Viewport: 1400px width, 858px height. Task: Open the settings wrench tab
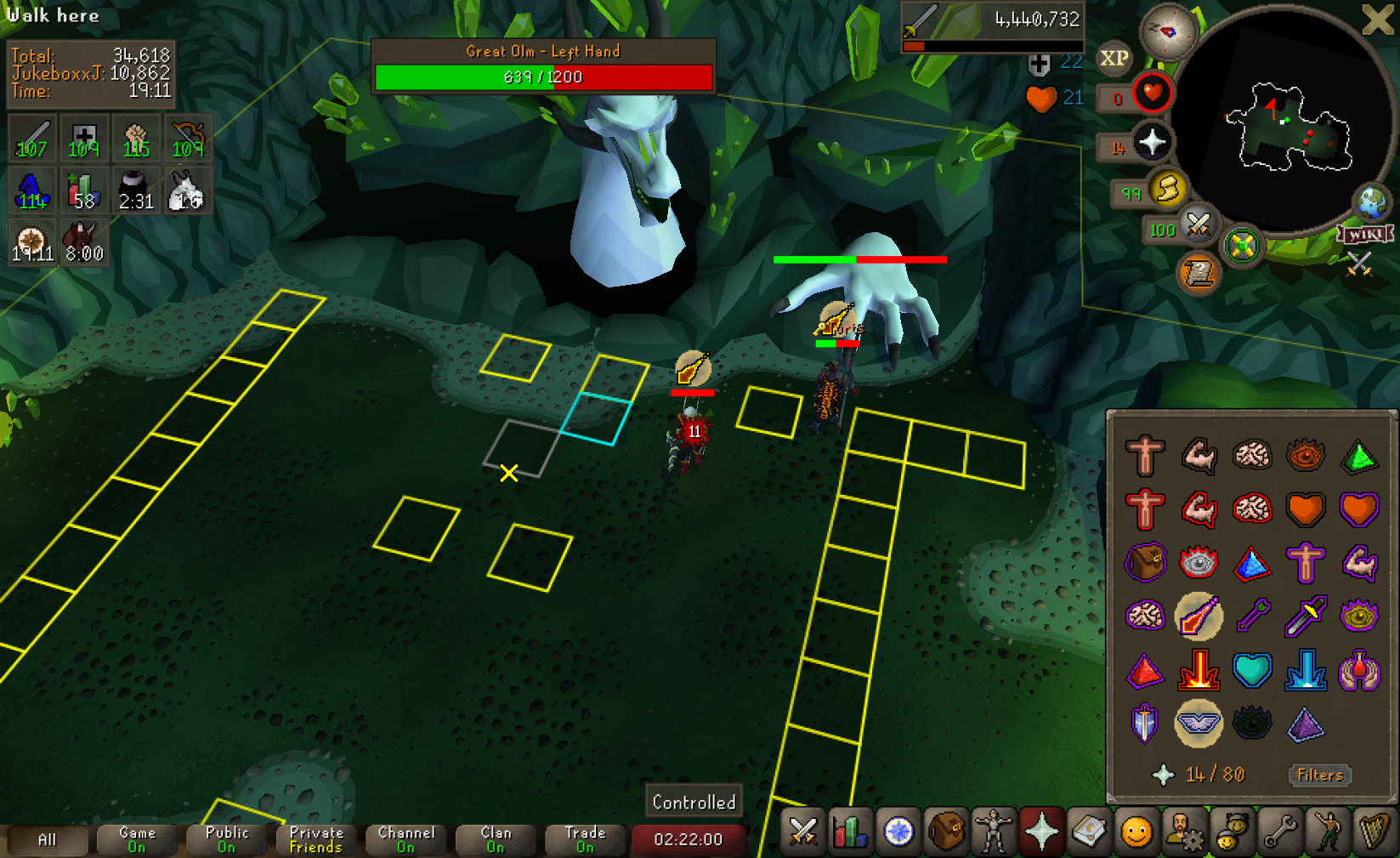pyautogui.click(x=1279, y=831)
